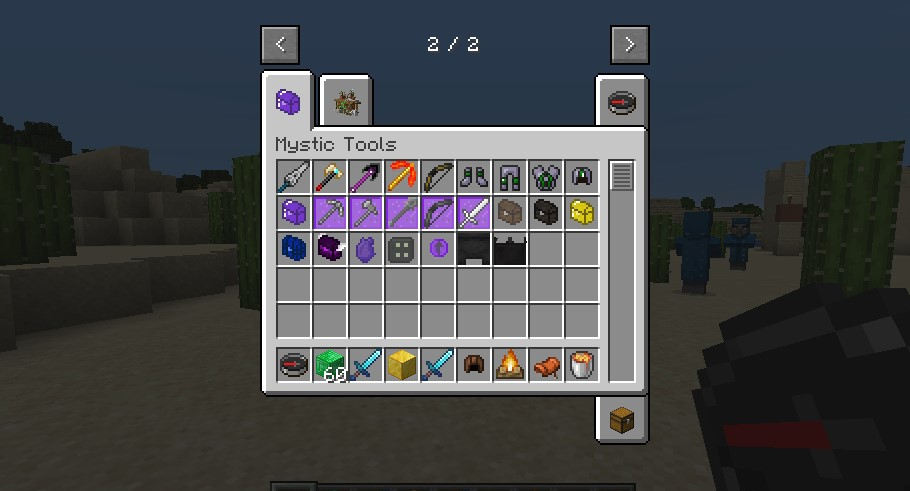Pick the leather helmet in hotbar

(x=474, y=366)
